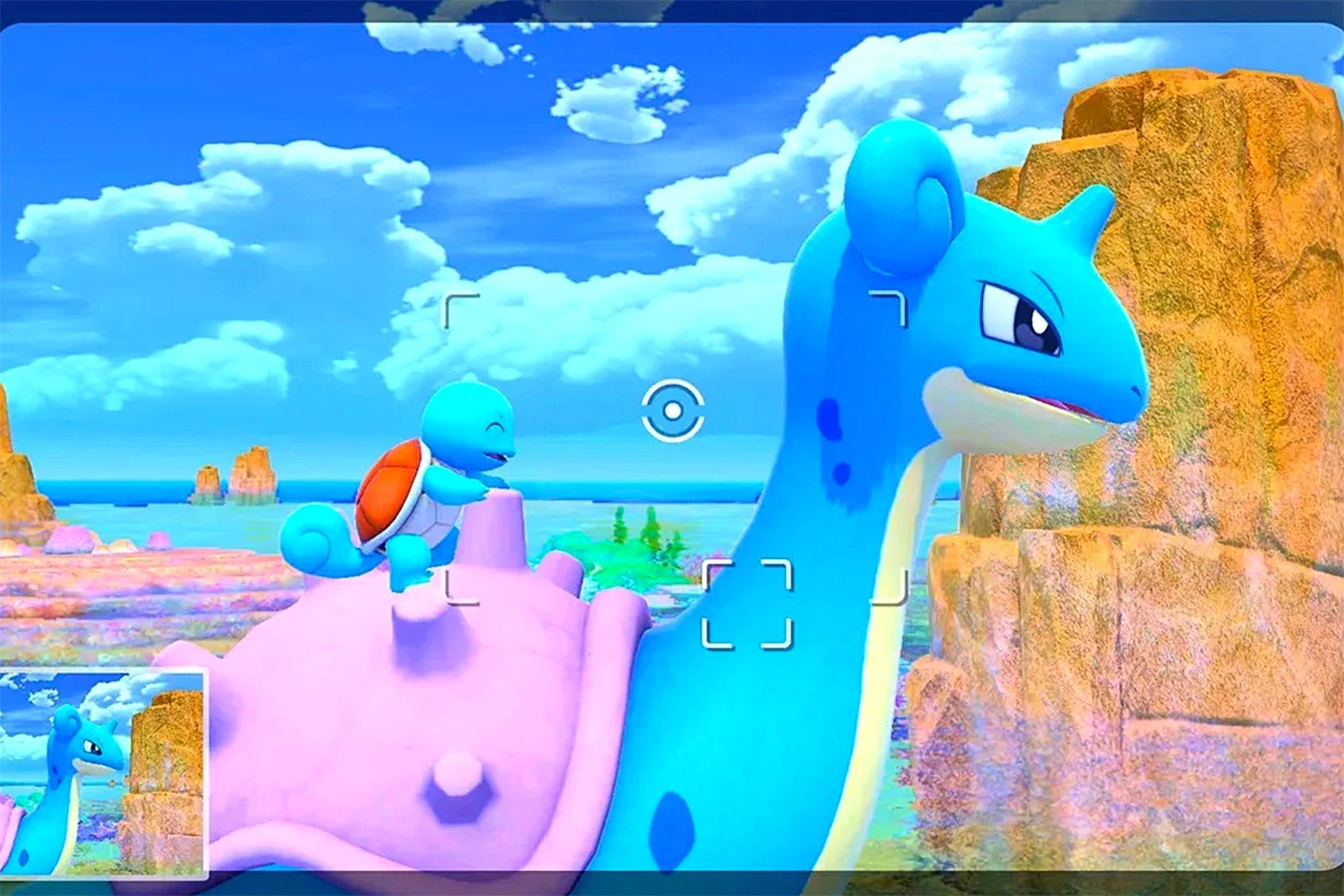Select the small focus target square on Lapras' neck
The height and width of the screenshot is (896, 1344).
click(x=748, y=603)
